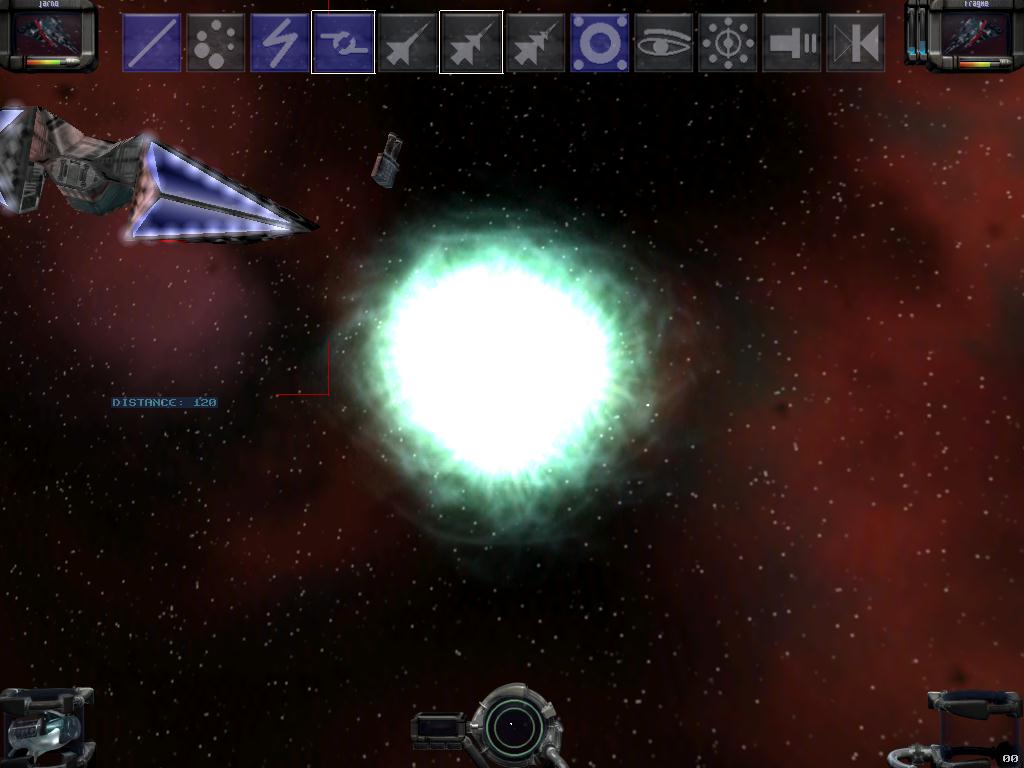Click the circular radar scope
1024x768 pixels.
click(511, 724)
